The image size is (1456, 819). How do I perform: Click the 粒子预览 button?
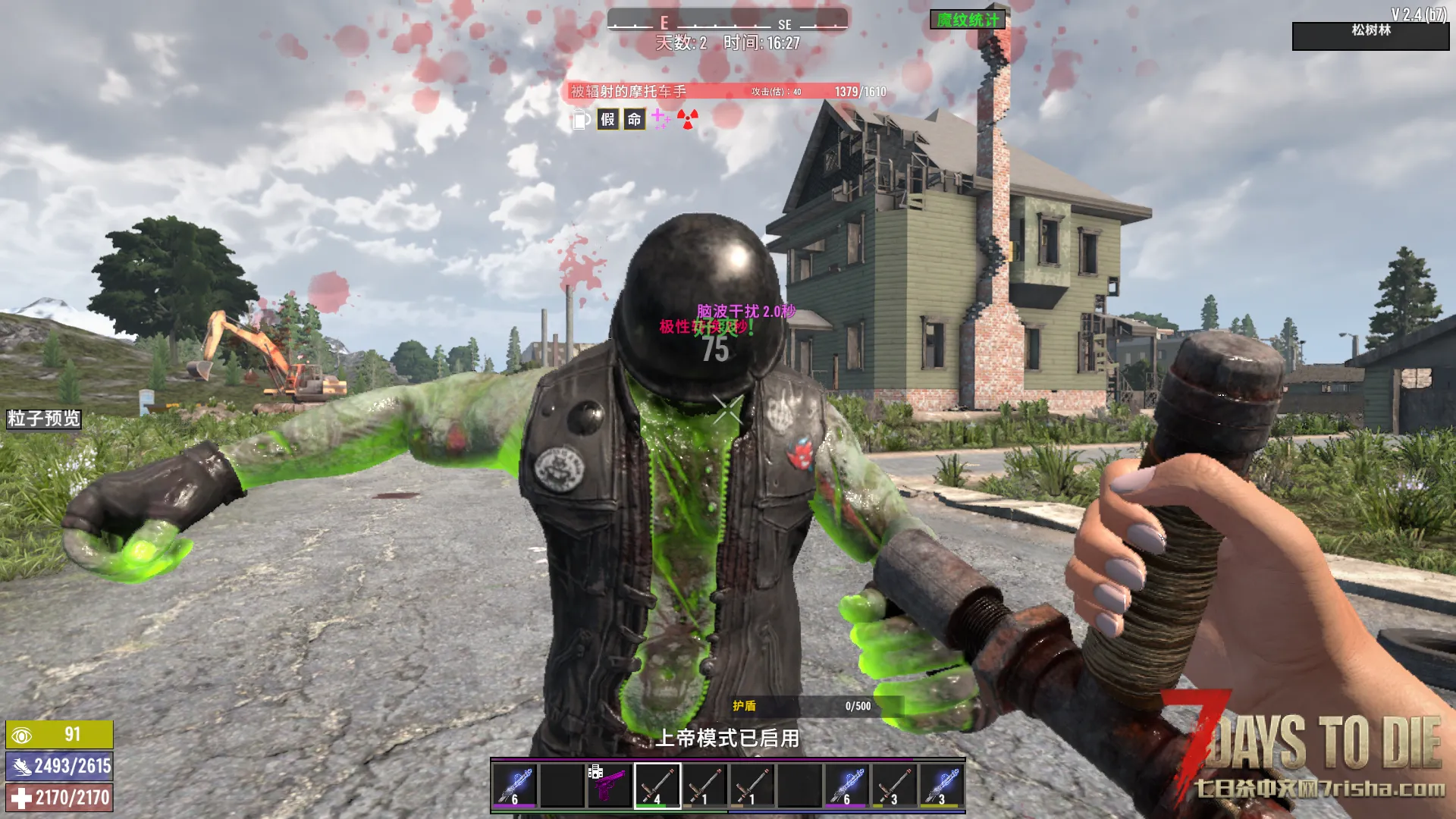[43, 419]
